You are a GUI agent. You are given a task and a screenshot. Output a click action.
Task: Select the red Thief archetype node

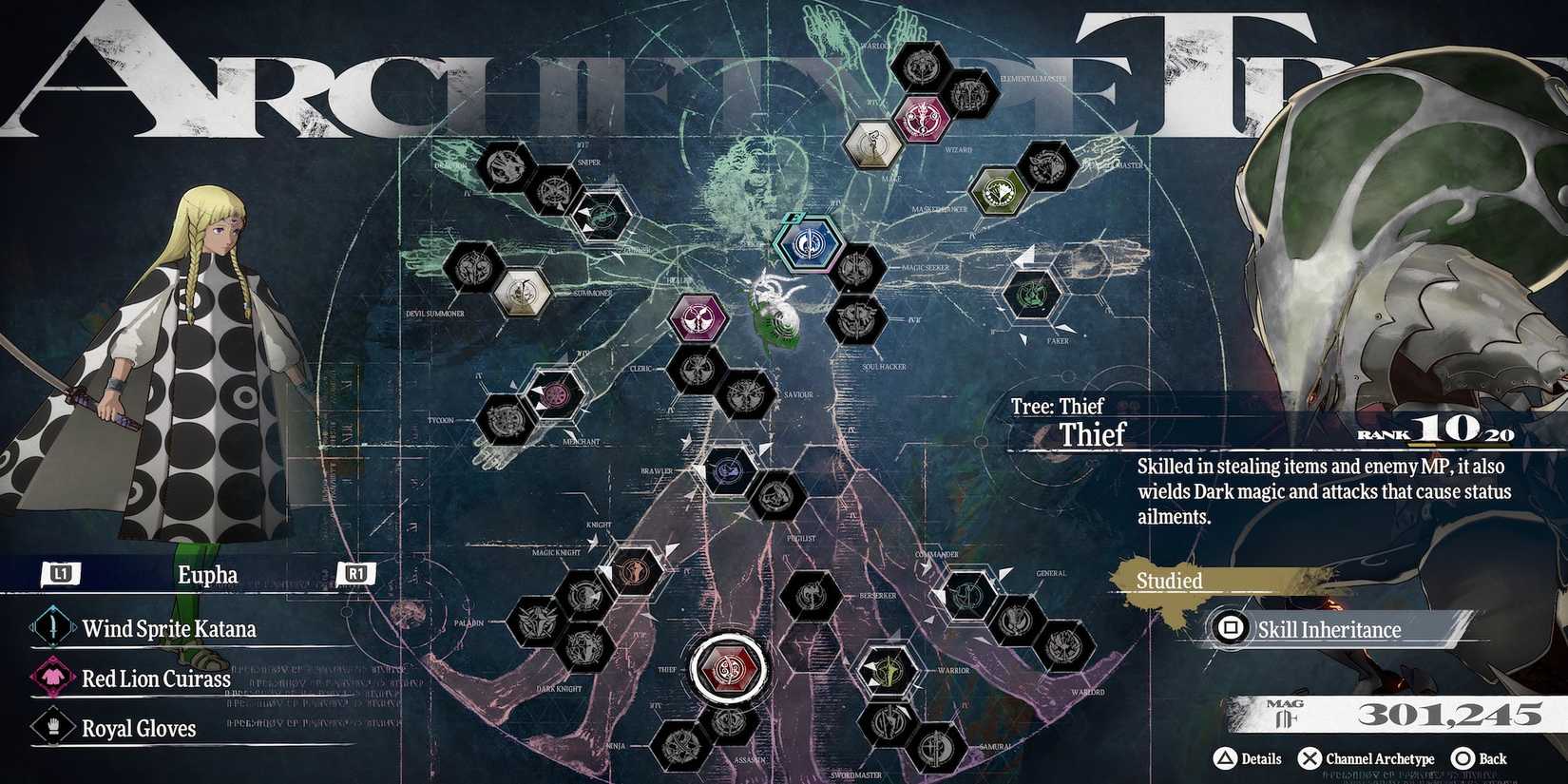pos(730,667)
